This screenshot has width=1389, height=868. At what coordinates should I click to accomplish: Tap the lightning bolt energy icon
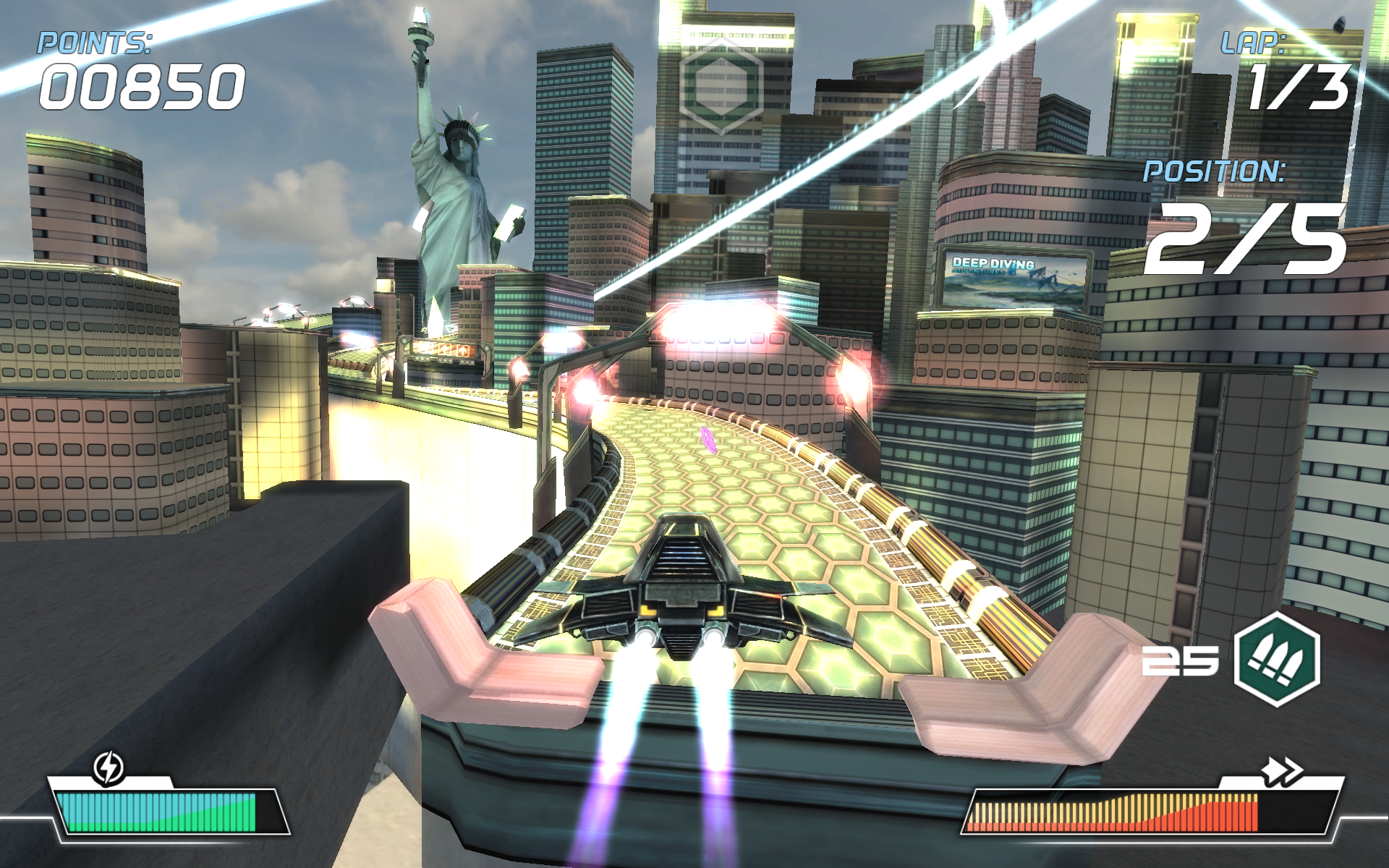click(109, 767)
